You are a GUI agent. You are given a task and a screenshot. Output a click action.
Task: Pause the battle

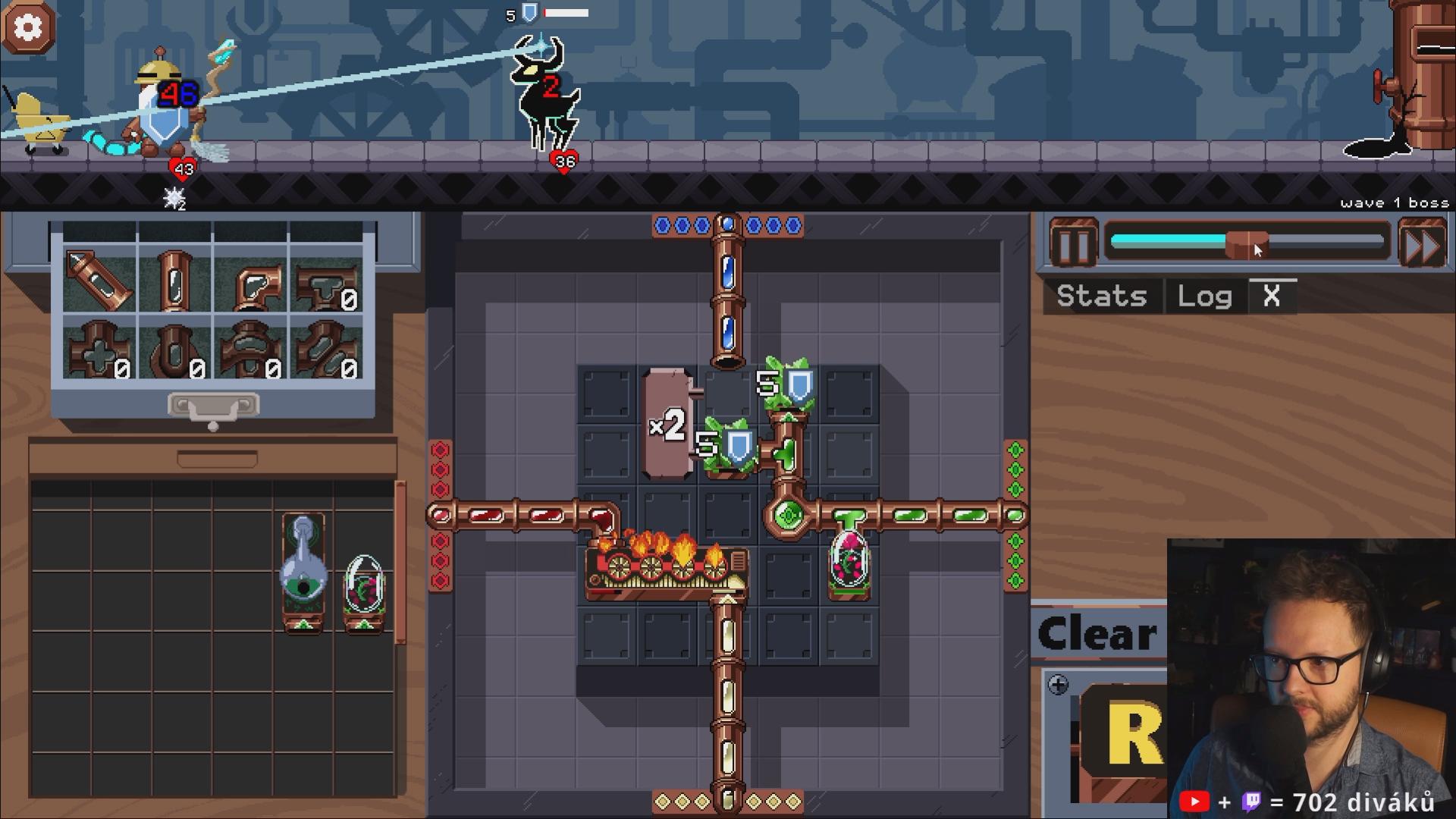click(1073, 244)
